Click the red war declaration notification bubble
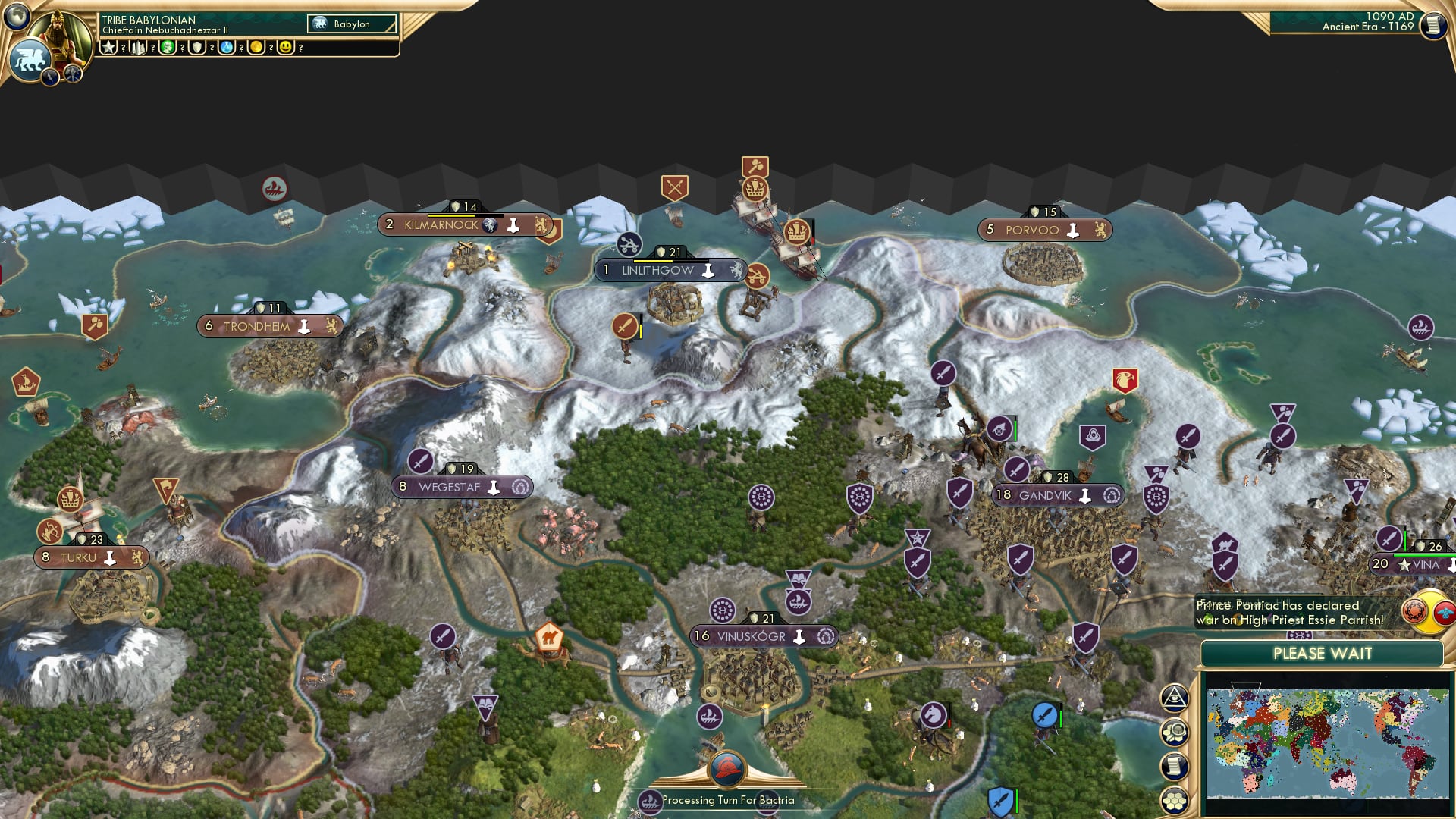The width and height of the screenshot is (1456, 819). [1415, 610]
